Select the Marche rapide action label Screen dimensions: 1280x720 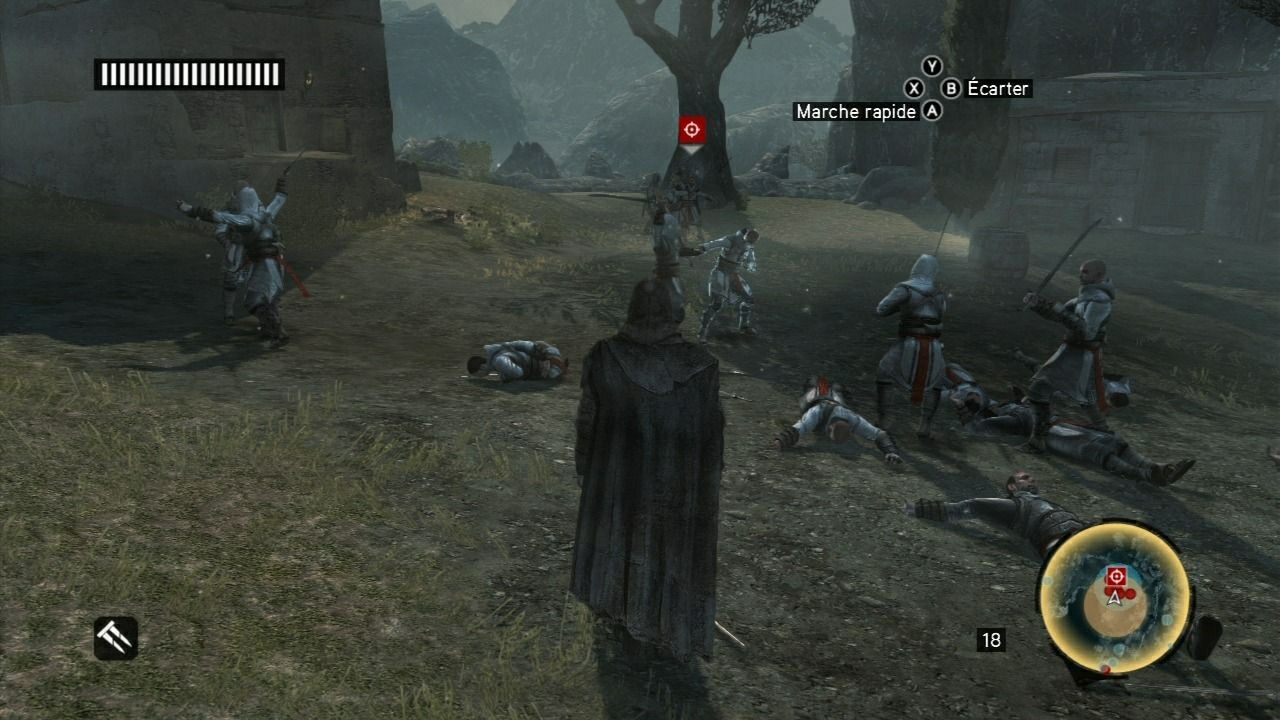(855, 112)
